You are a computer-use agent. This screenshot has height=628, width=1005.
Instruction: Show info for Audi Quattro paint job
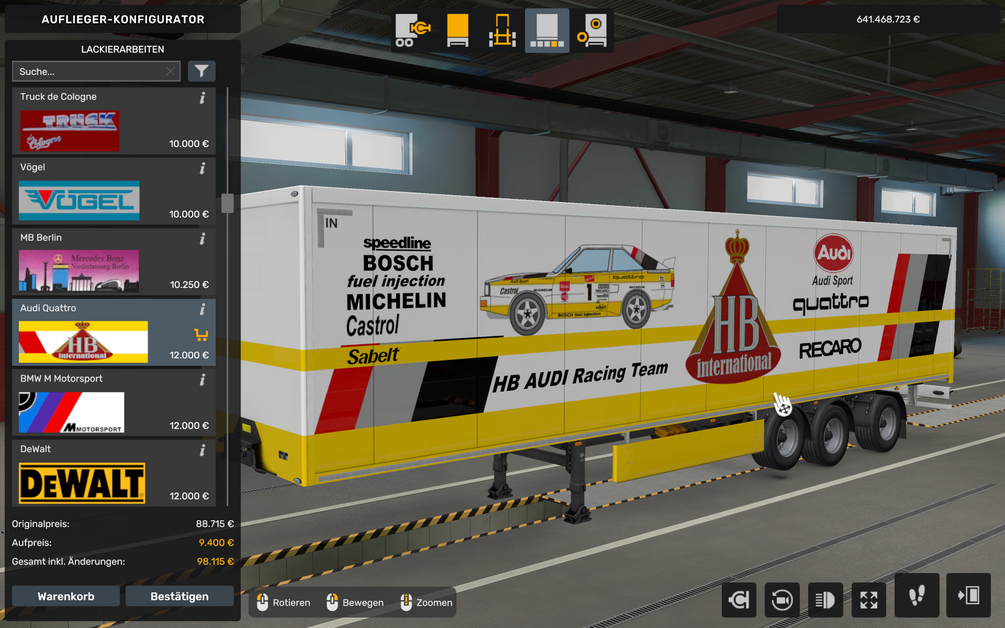[x=202, y=310]
